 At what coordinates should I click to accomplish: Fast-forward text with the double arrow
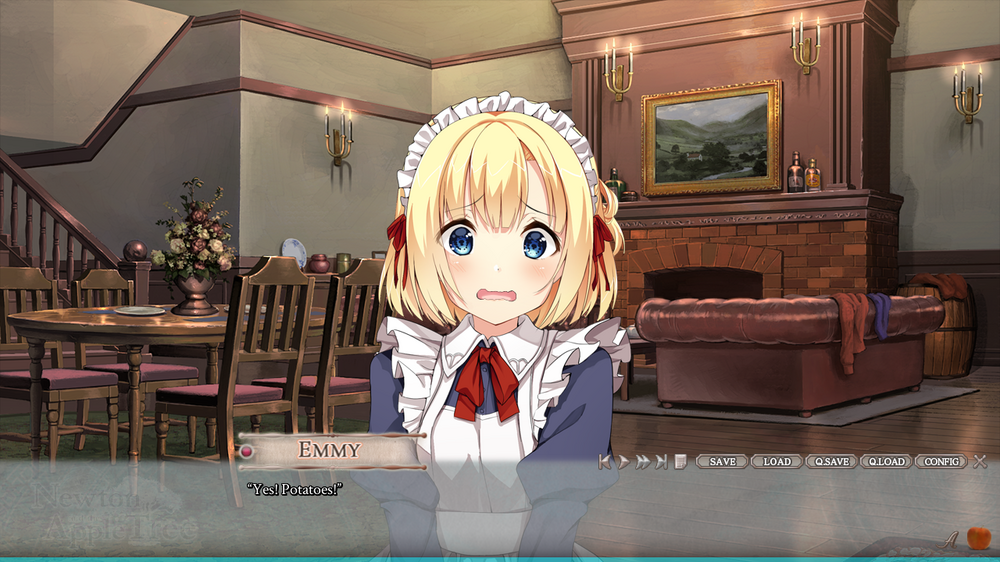click(x=642, y=461)
